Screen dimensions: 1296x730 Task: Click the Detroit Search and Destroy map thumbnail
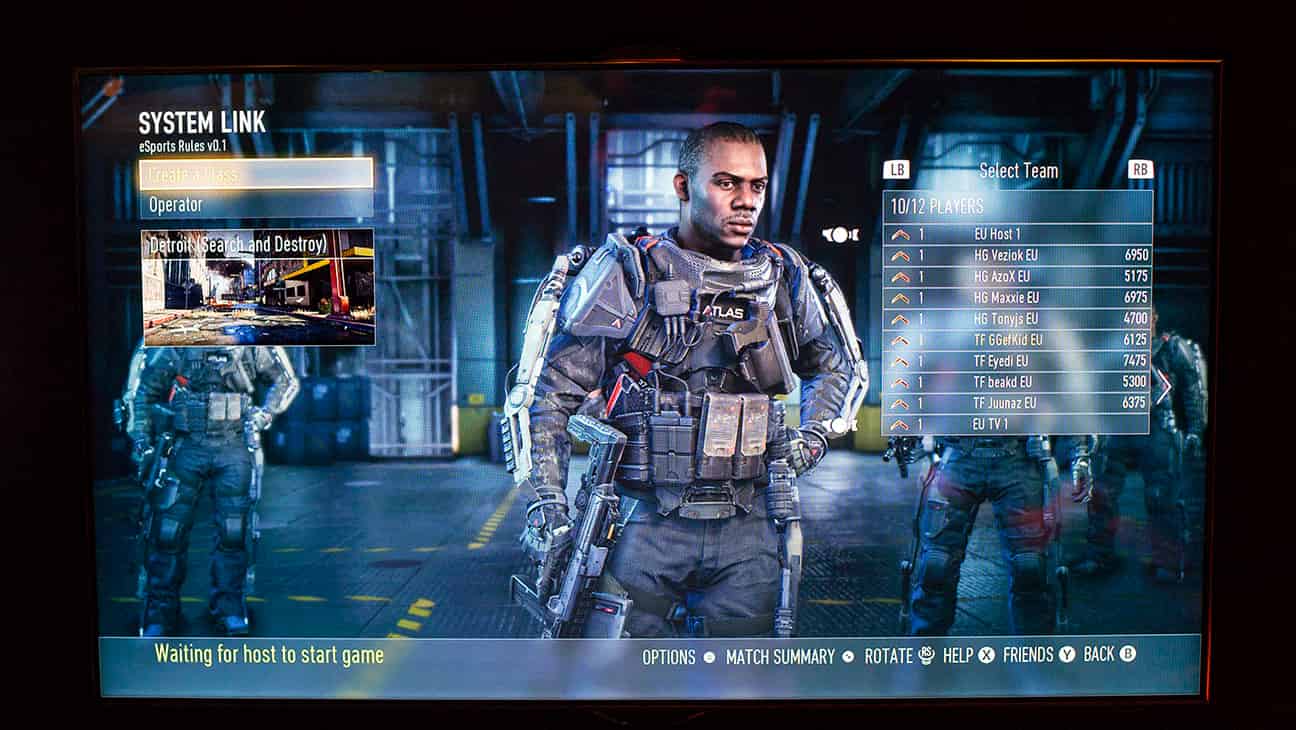258,287
